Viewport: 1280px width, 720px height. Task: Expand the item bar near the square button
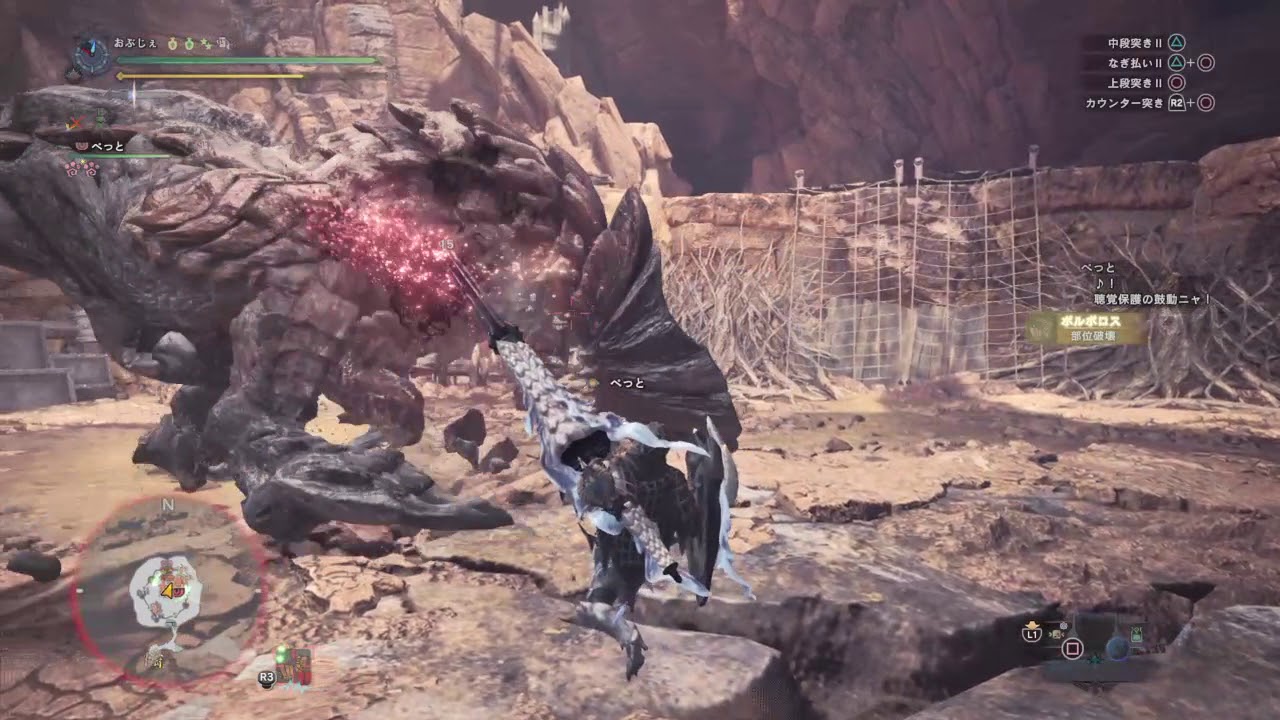pyautogui.click(x=1072, y=647)
